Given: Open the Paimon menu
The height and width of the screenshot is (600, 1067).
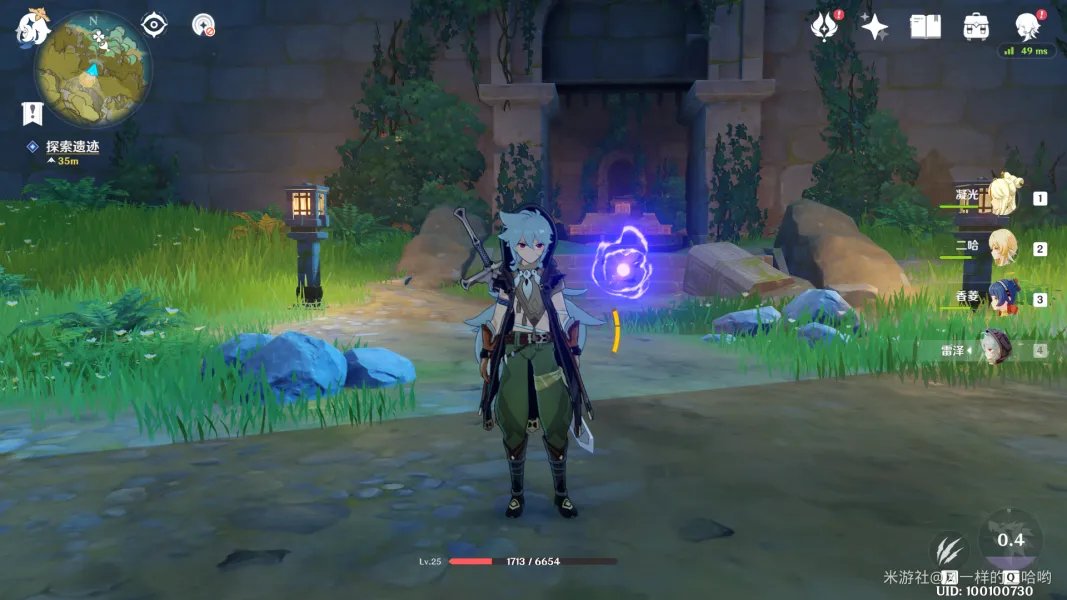Looking at the screenshot, I should [32, 28].
